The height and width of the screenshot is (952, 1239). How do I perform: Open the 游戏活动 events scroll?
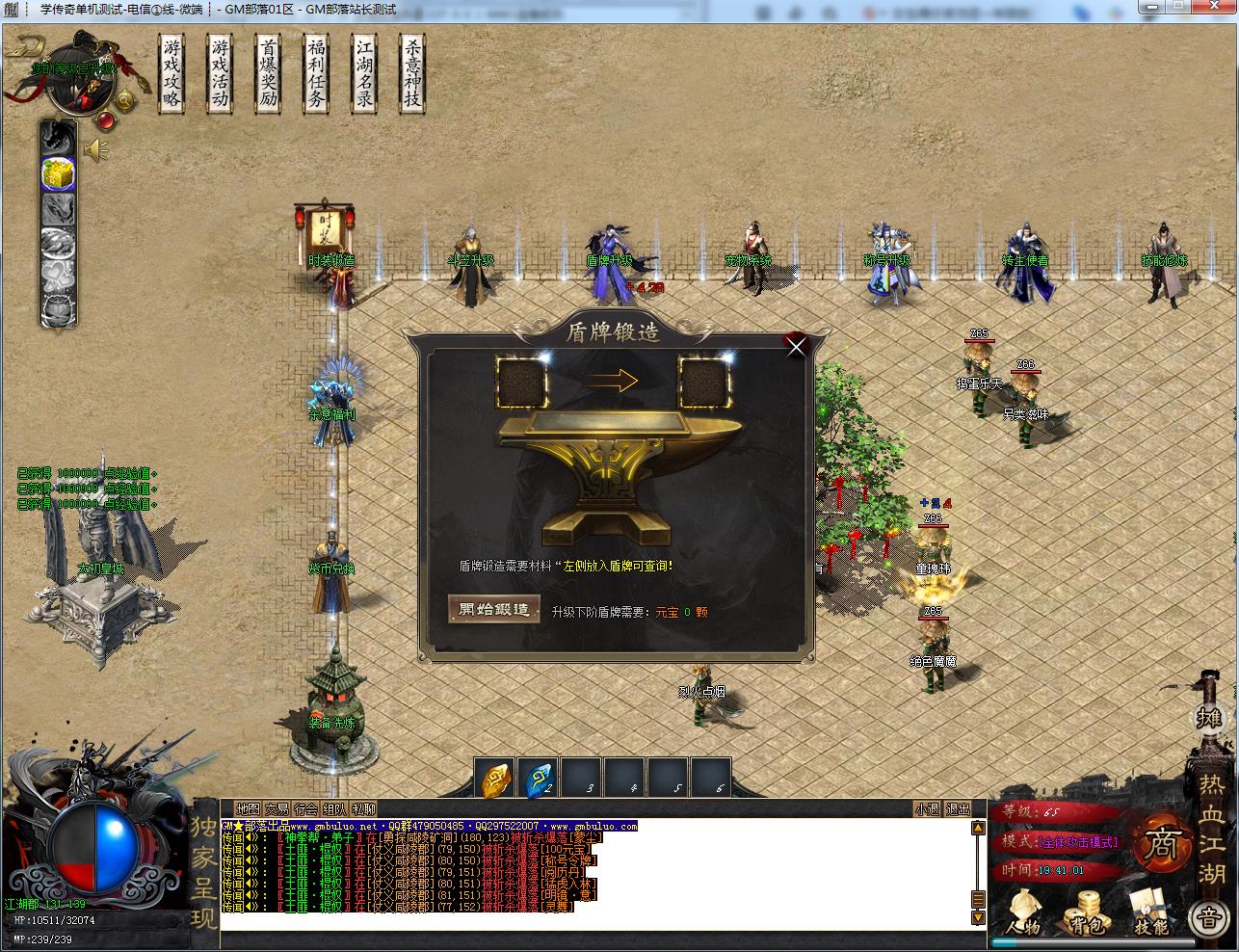click(221, 73)
